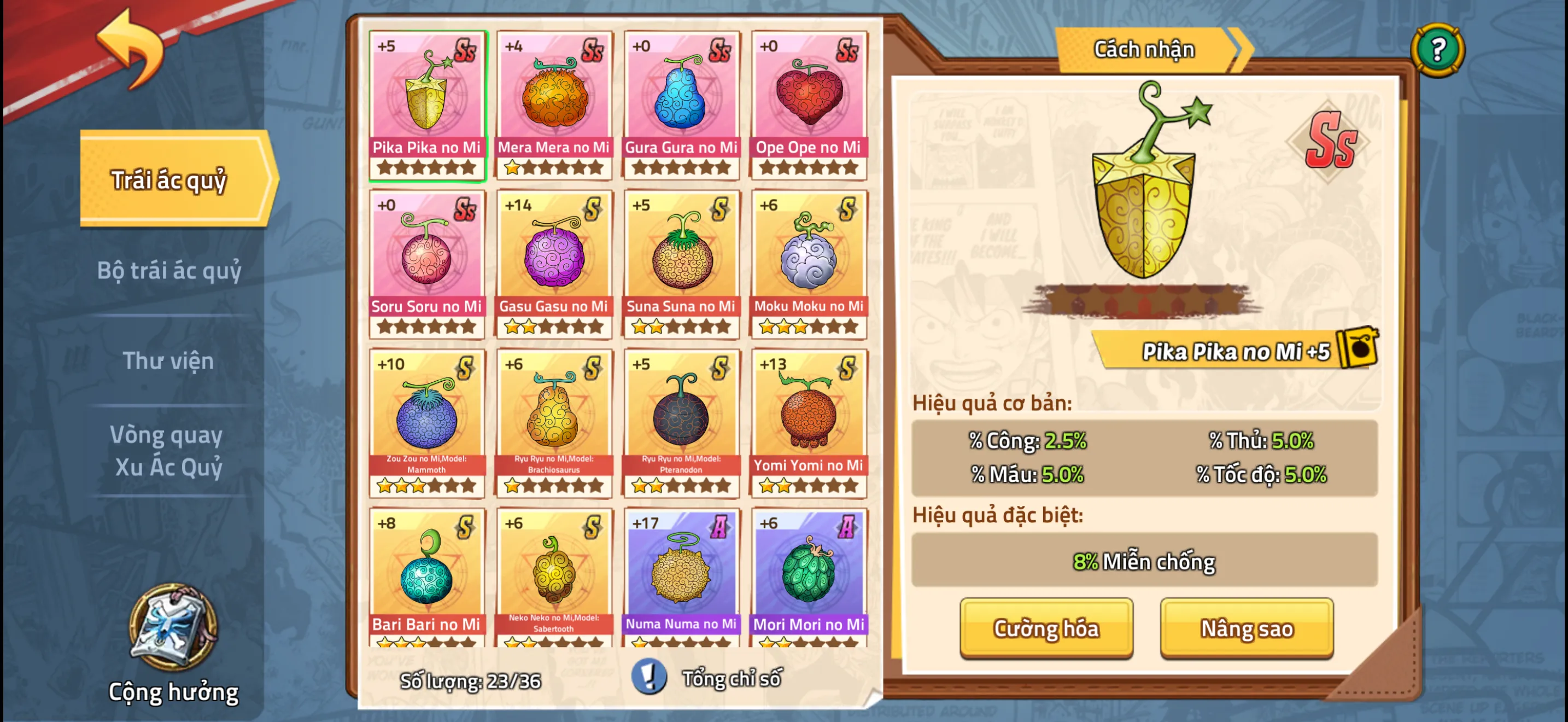Viewport: 1568px width, 722px height.
Task: Switch to the Thư viện tab
Action: click(x=168, y=360)
